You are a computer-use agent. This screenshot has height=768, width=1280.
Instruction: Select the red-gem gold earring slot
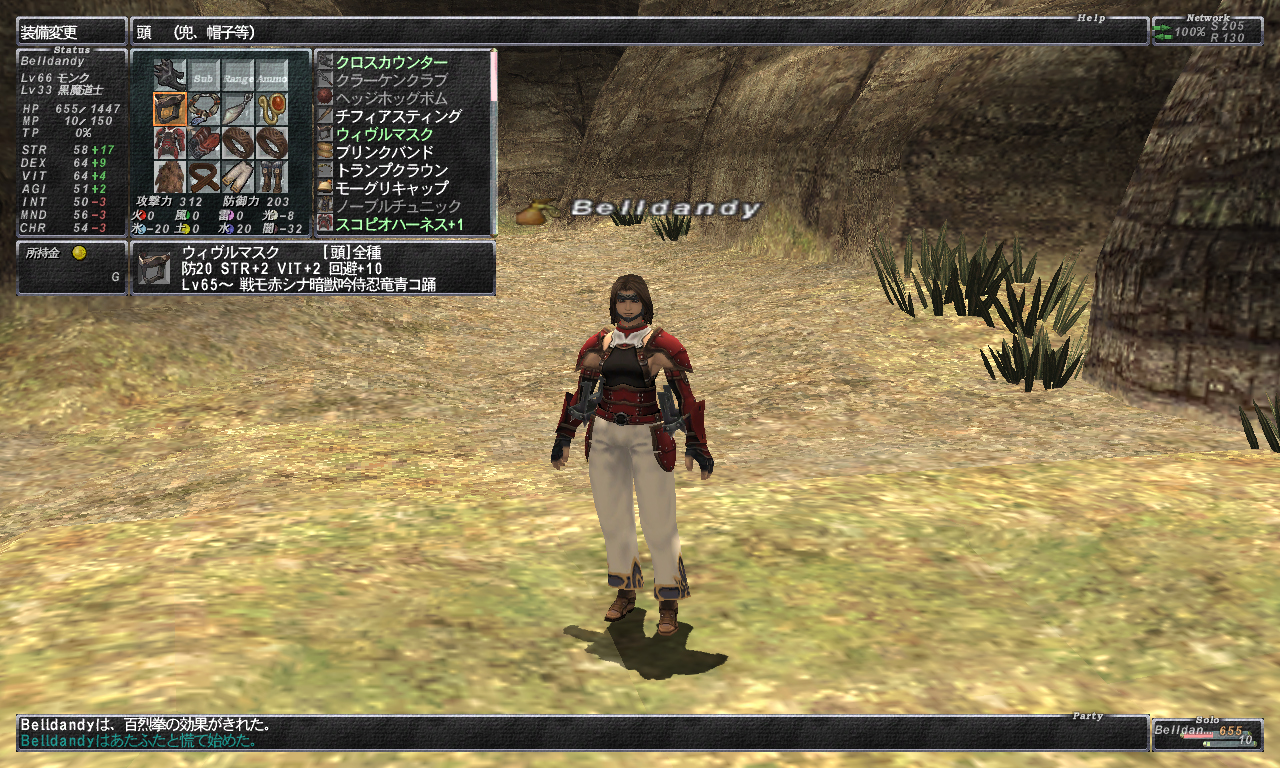tap(272, 108)
